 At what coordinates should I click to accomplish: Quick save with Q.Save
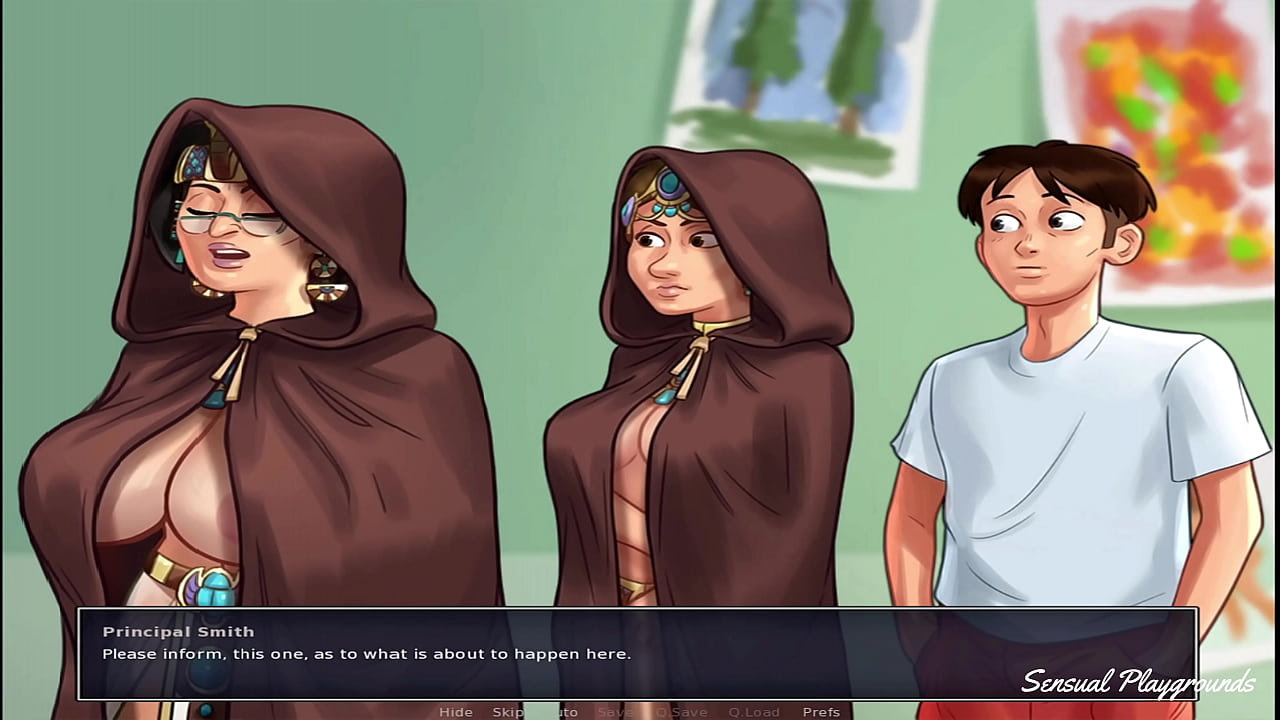tap(681, 712)
